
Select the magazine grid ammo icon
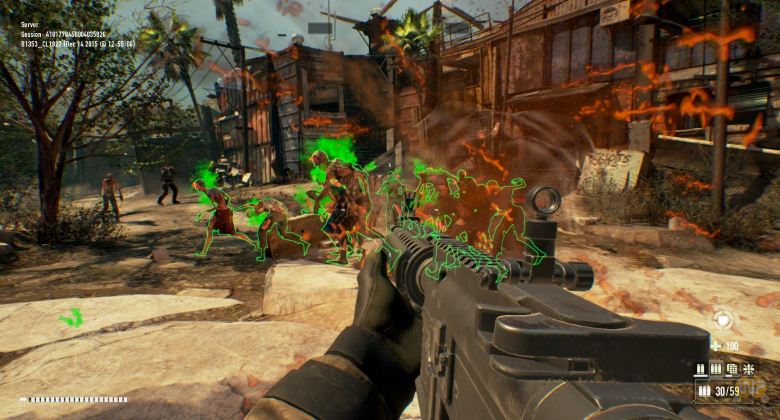click(x=731, y=369)
